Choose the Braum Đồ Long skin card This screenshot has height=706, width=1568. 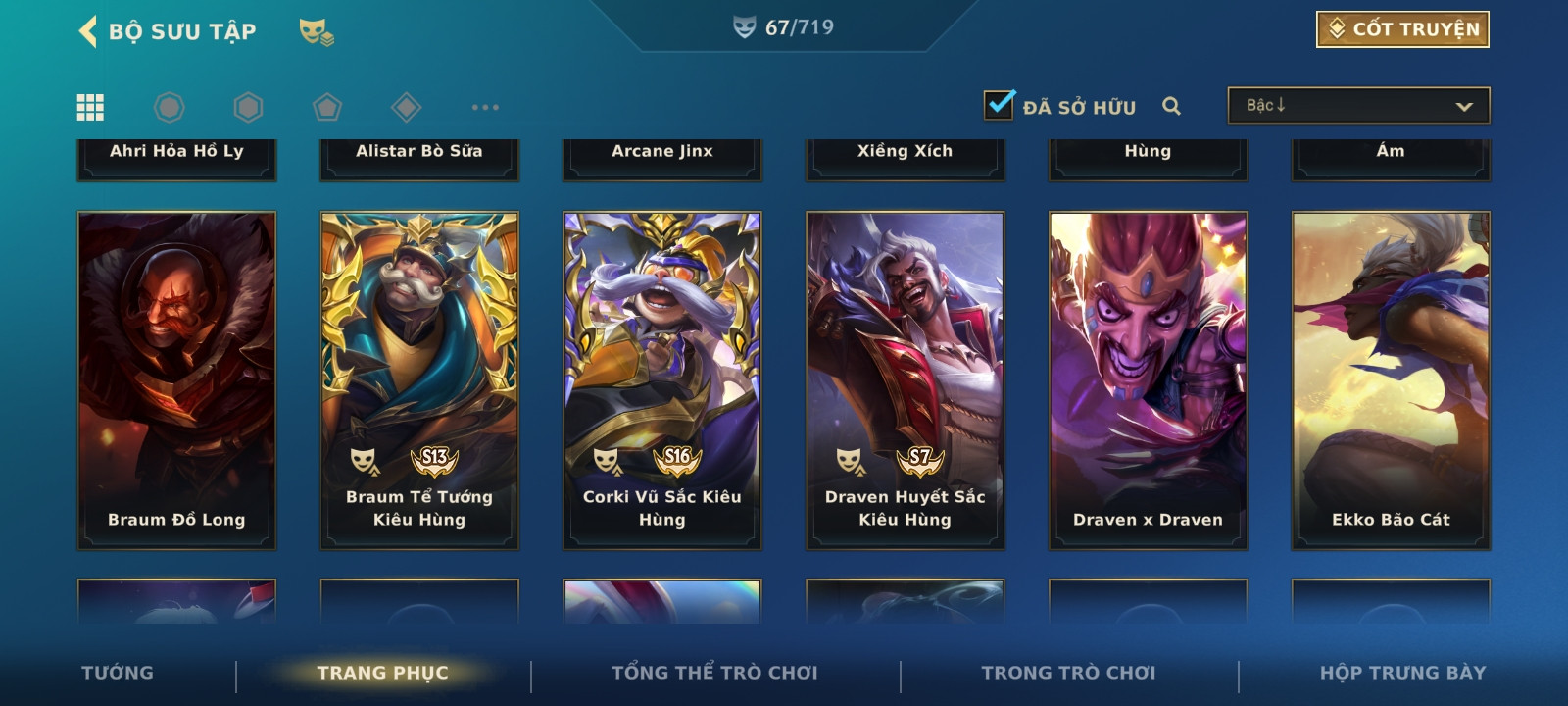pos(176,380)
